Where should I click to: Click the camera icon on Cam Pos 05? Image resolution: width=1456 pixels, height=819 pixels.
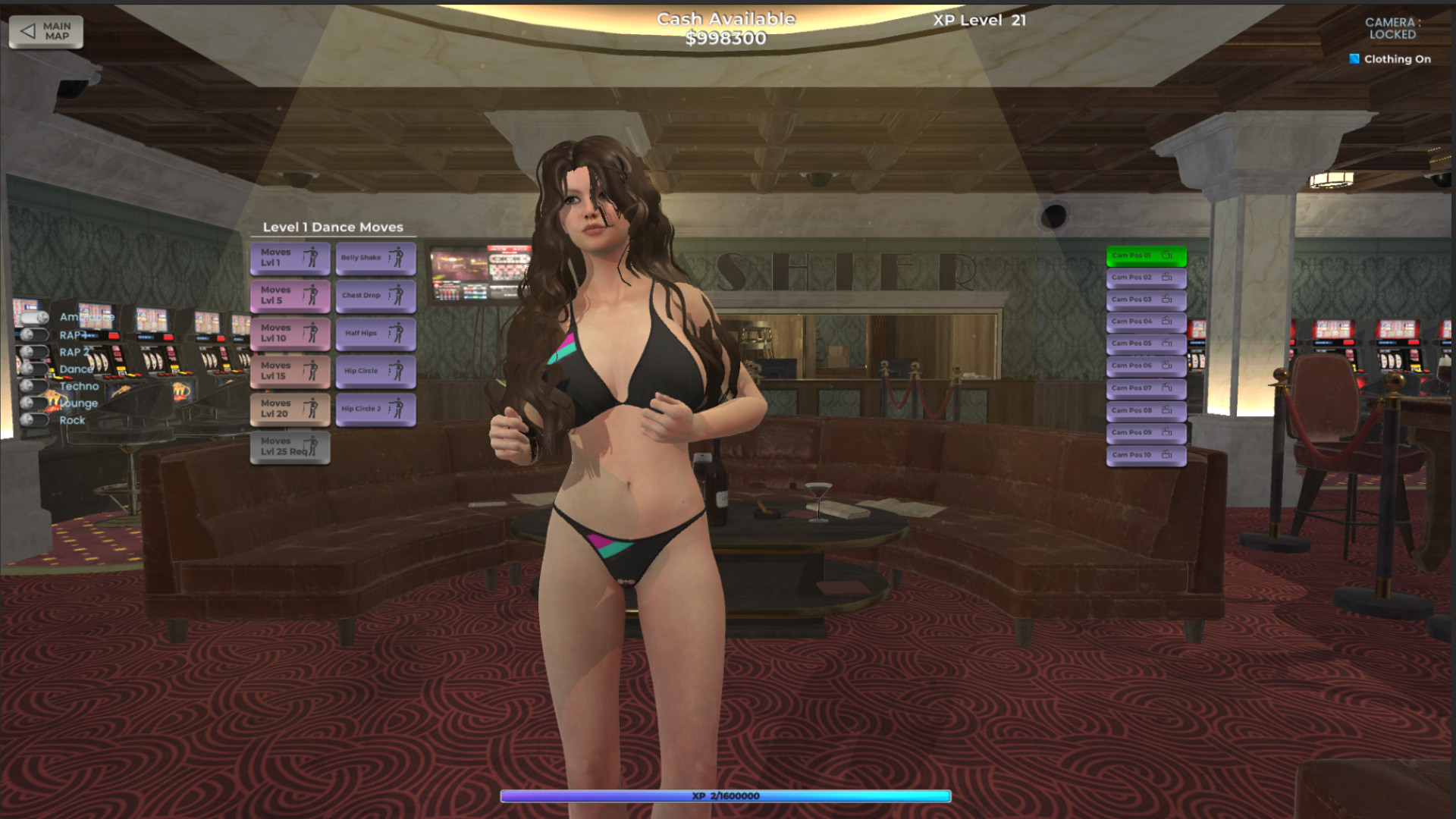[x=1166, y=344]
